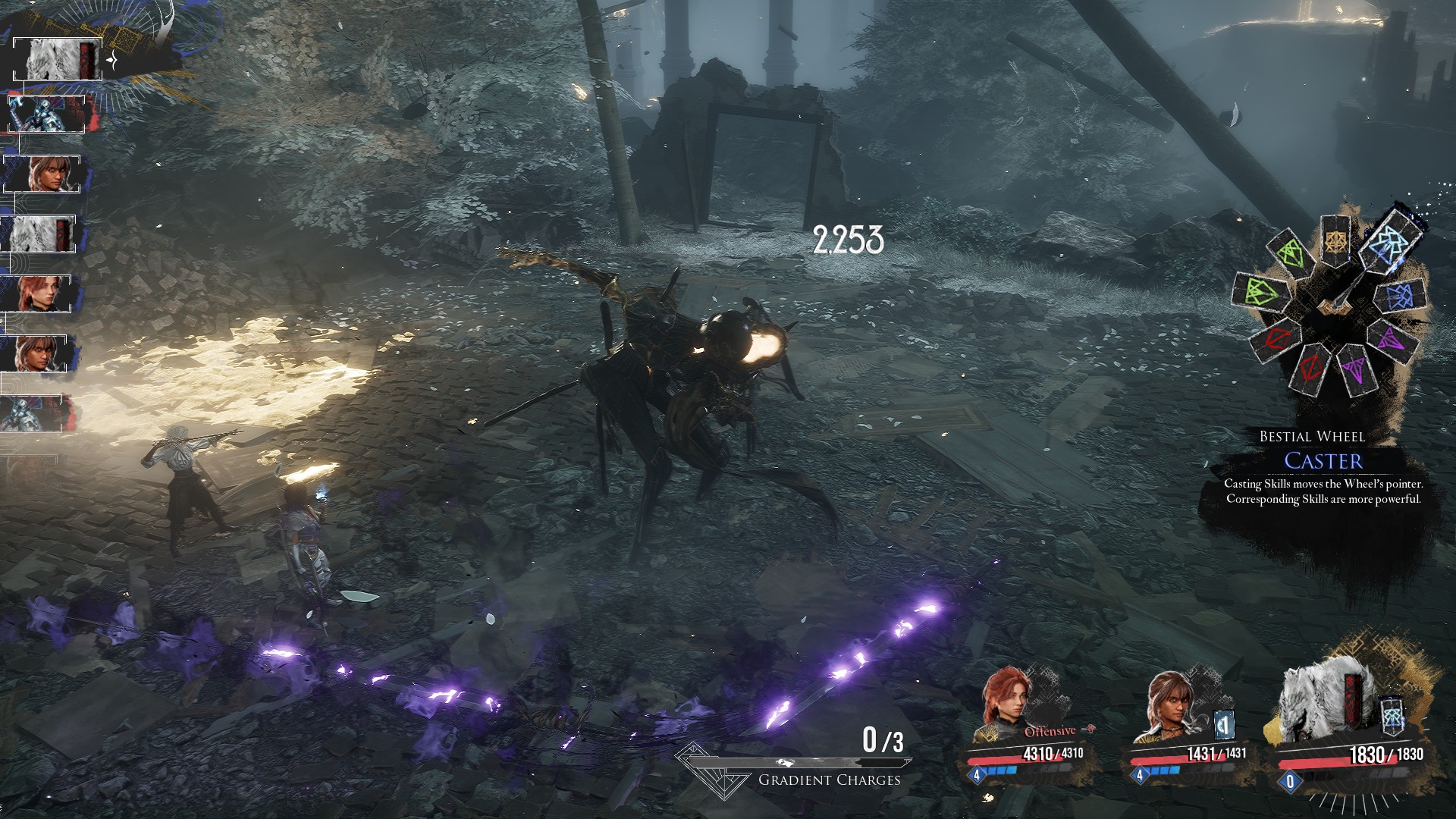Click the Caster label under Bestial Wheel
Screen dimensions: 1456x819
[1323, 460]
